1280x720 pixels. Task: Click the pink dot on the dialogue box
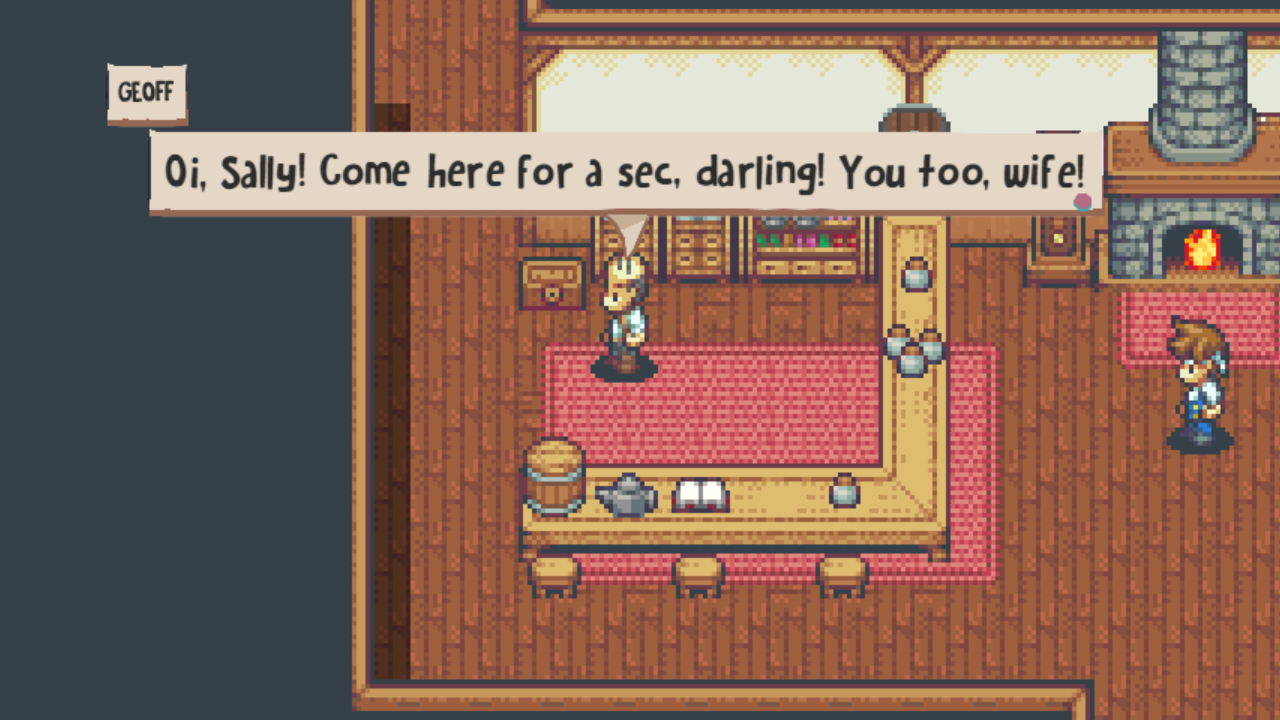coord(1084,201)
